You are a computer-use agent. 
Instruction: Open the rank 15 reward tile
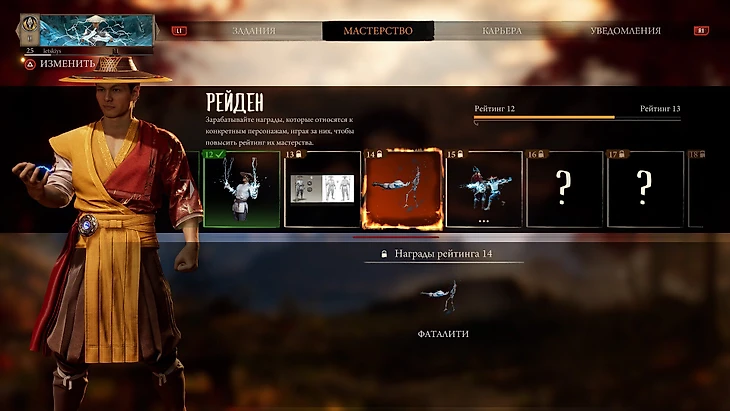pyautogui.click(x=484, y=190)
